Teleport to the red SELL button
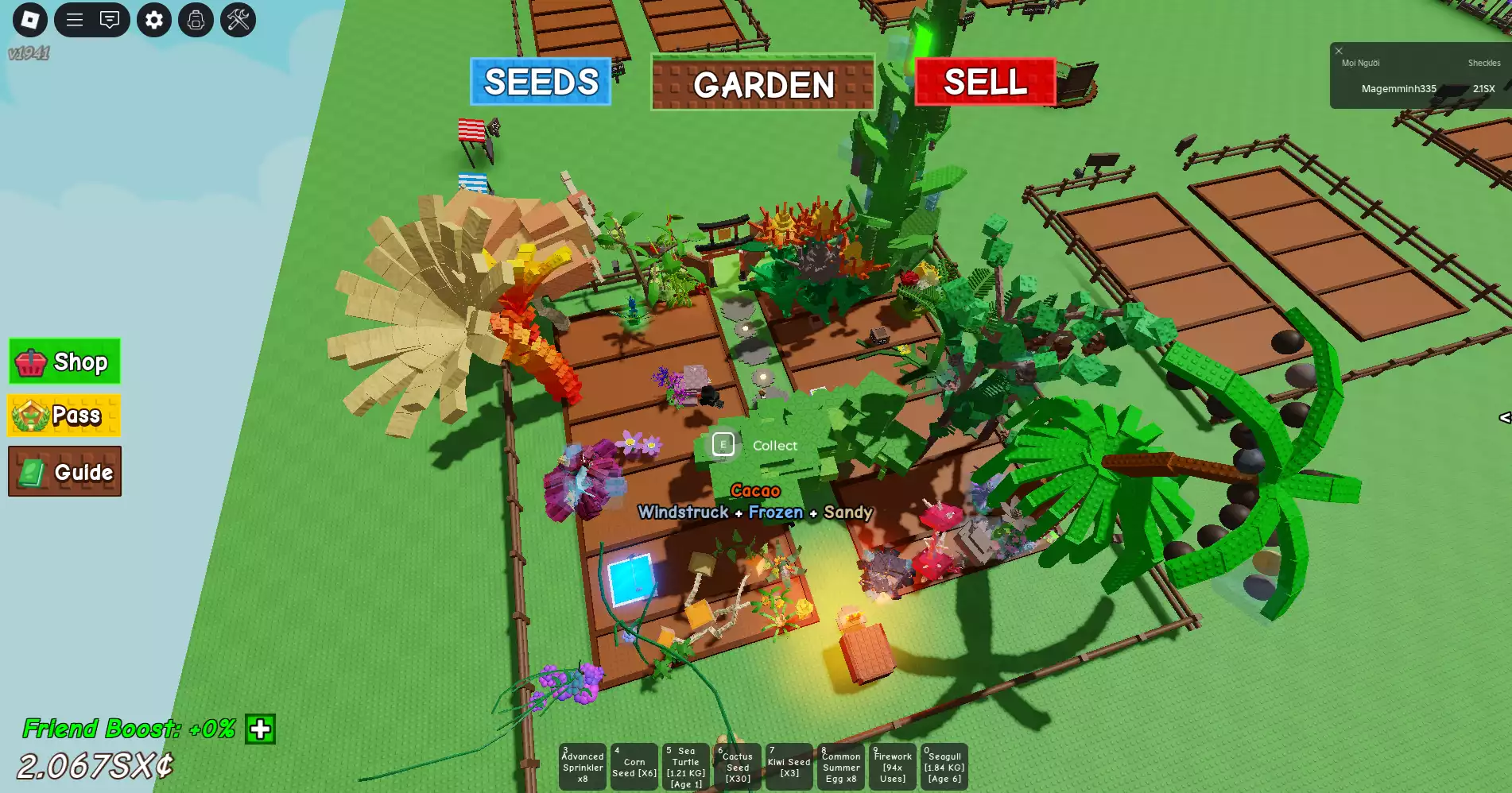This screenshot has height=793, width=1512. [x=985, y=82]
